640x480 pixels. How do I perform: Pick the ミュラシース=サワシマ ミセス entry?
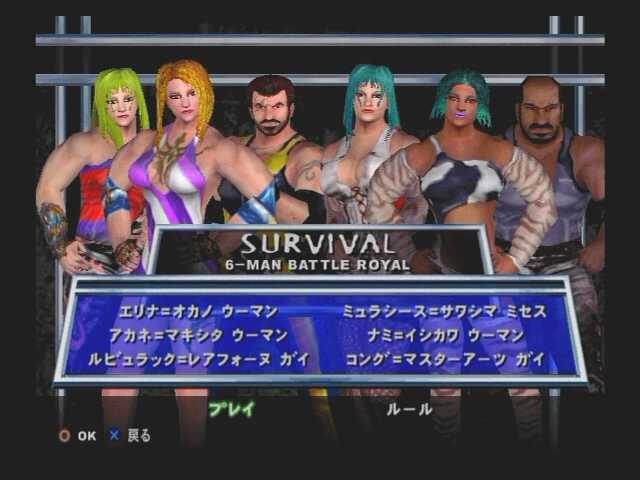coord(444,312)
